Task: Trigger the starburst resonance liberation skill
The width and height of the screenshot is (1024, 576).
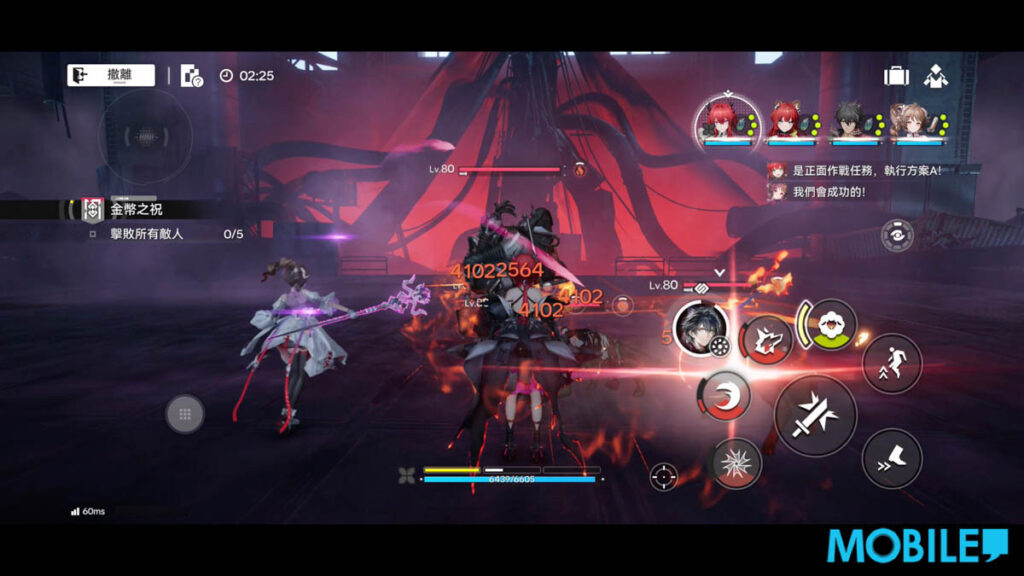Action: 737,463
